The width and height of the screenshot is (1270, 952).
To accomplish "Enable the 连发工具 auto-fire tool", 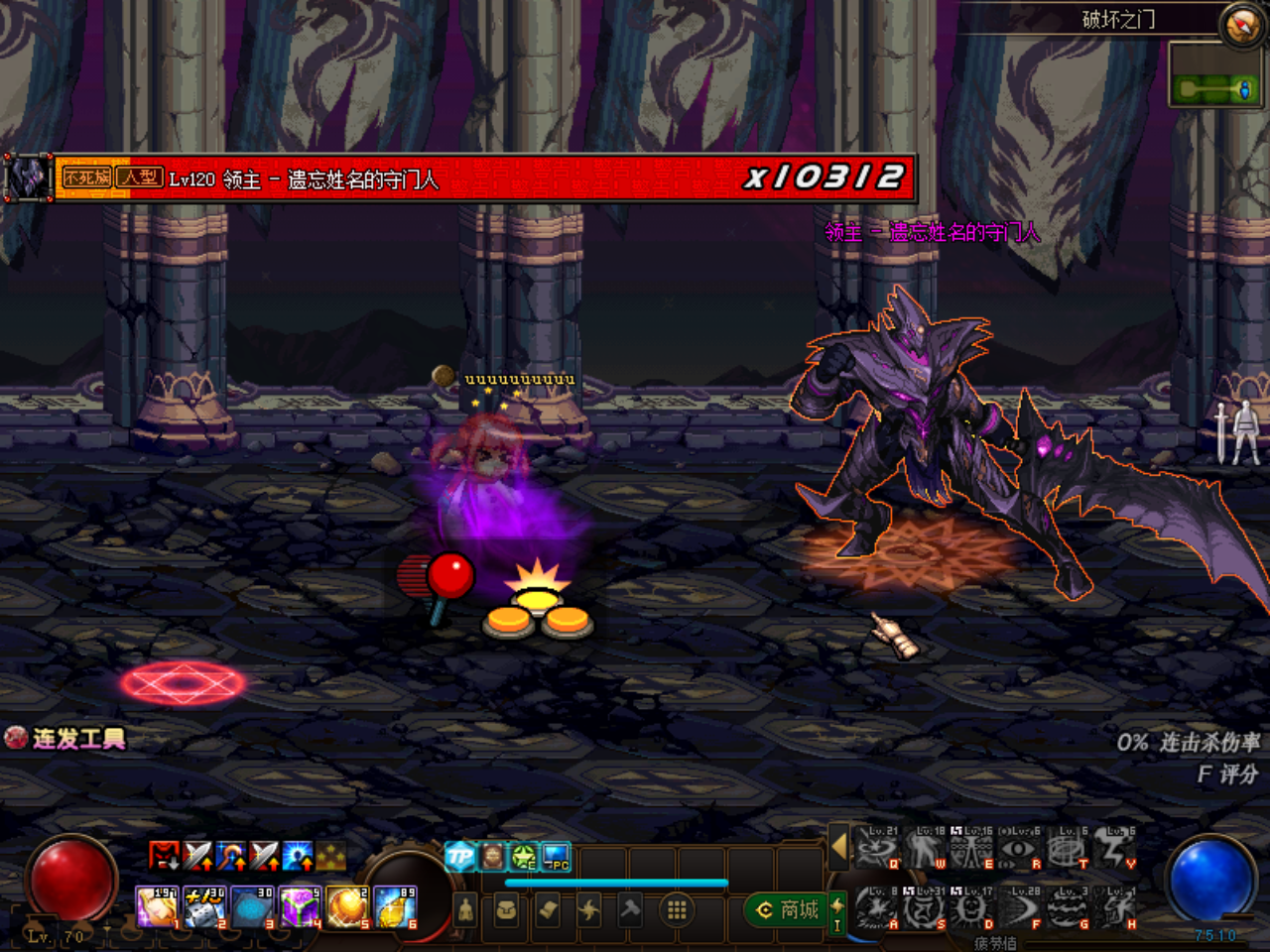I will 69,739.
